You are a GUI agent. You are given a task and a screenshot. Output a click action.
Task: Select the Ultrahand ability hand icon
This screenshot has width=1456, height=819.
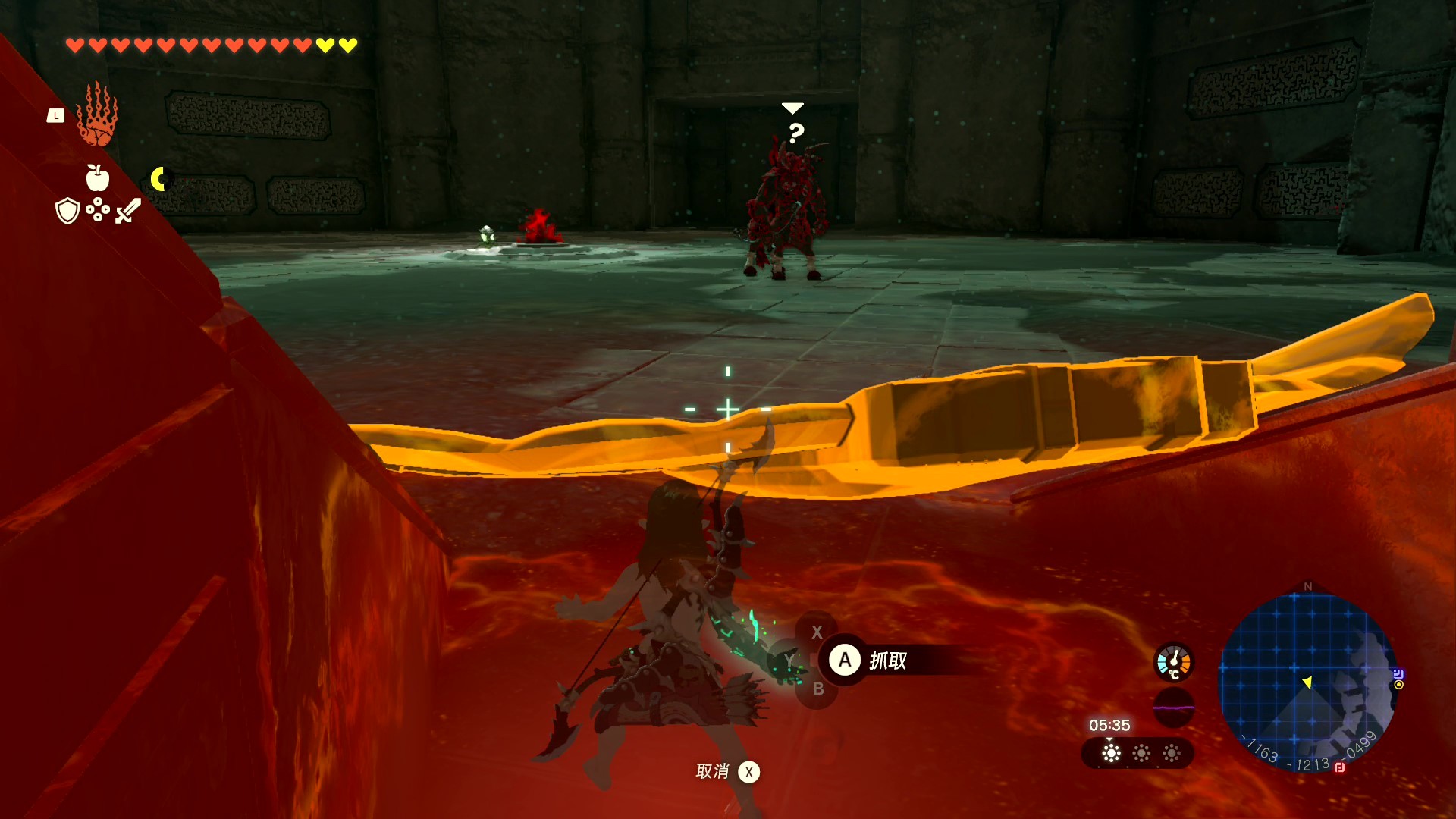click(x=97, y=115)
